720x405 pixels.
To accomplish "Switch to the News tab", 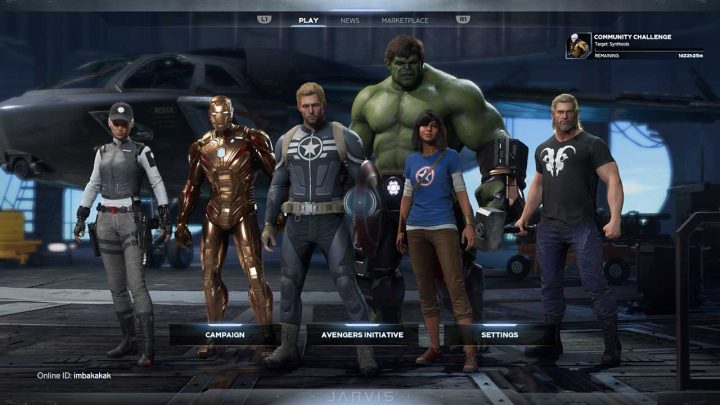I will tap(350, 20).
